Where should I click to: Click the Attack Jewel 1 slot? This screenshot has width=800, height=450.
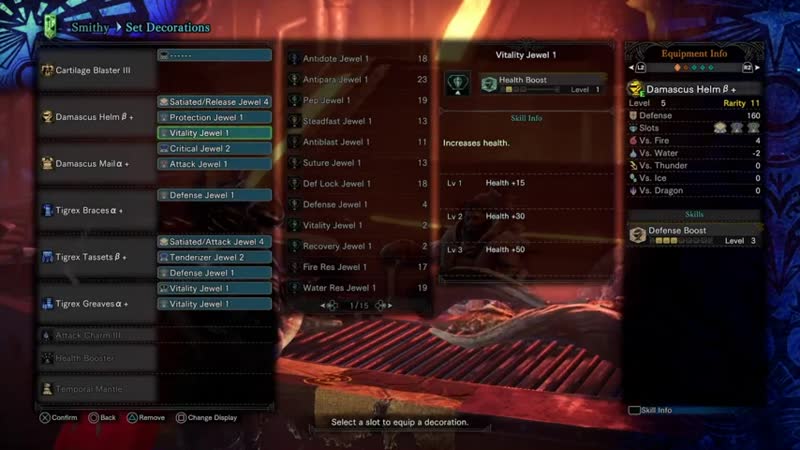[214, 164]
